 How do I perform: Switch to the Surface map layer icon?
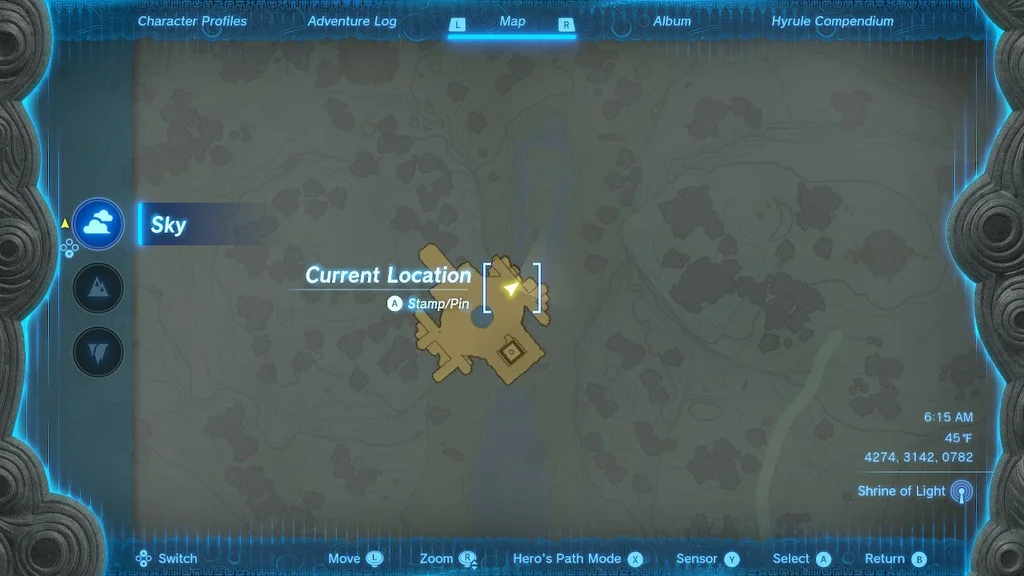(98, 289)
